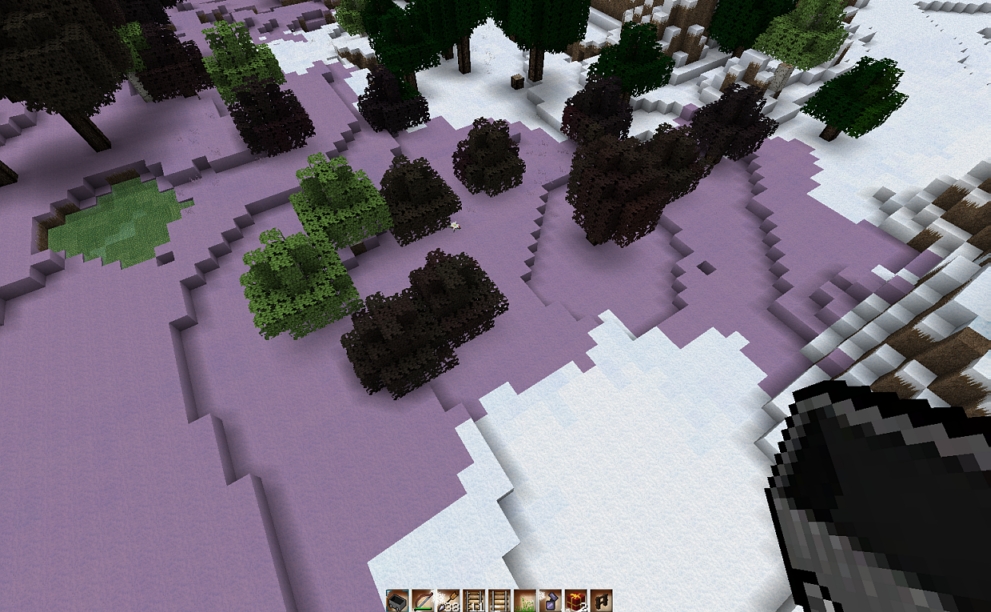991x612 pixels.
Task: Choose the arrow stack slot
Action: coord(448,601)
